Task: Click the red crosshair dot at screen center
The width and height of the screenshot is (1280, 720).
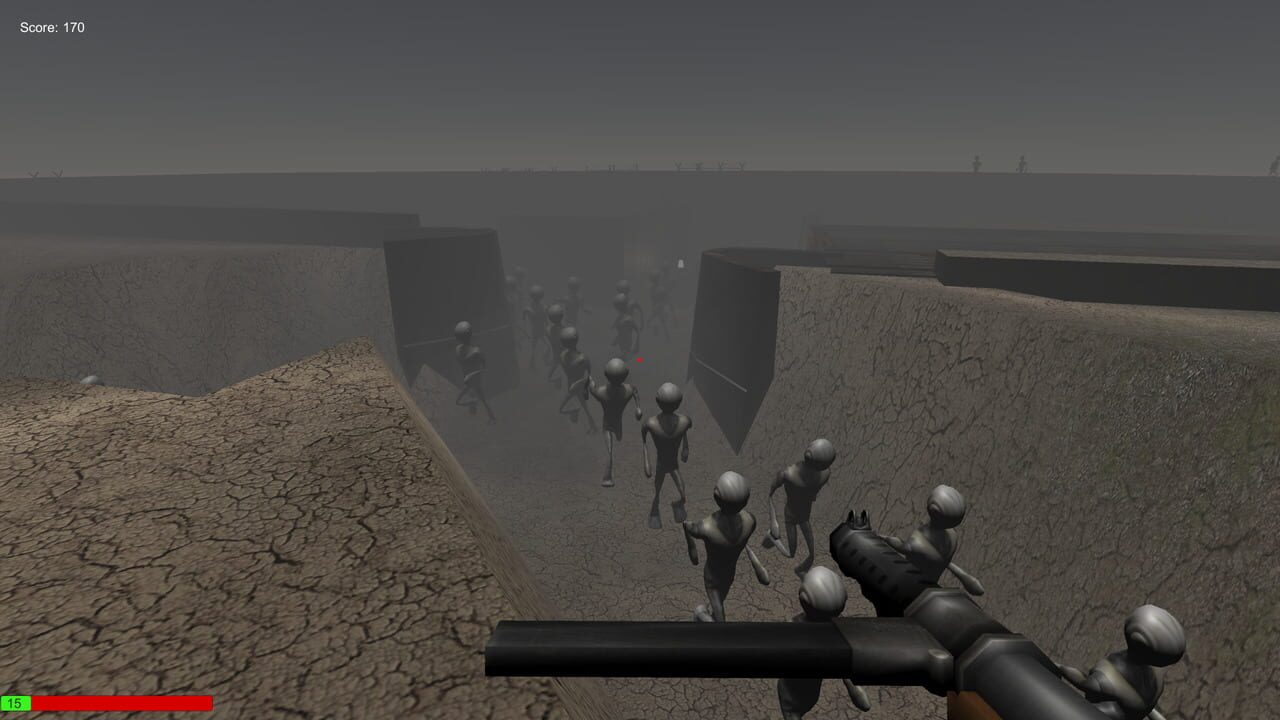Action: coord(639,360)
